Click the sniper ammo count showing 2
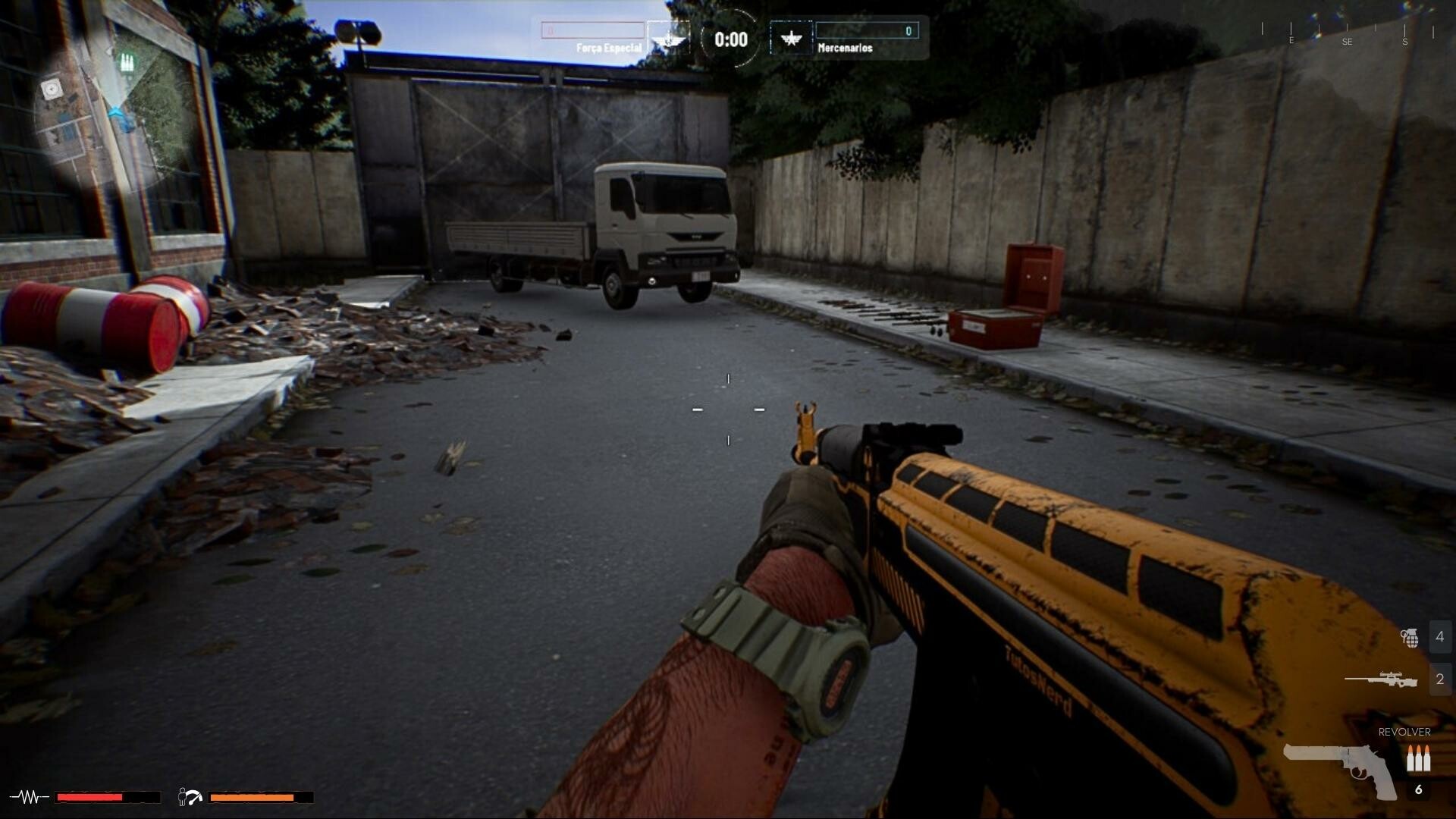This screenshot has height=819, width=1456. pos(1439,679)
